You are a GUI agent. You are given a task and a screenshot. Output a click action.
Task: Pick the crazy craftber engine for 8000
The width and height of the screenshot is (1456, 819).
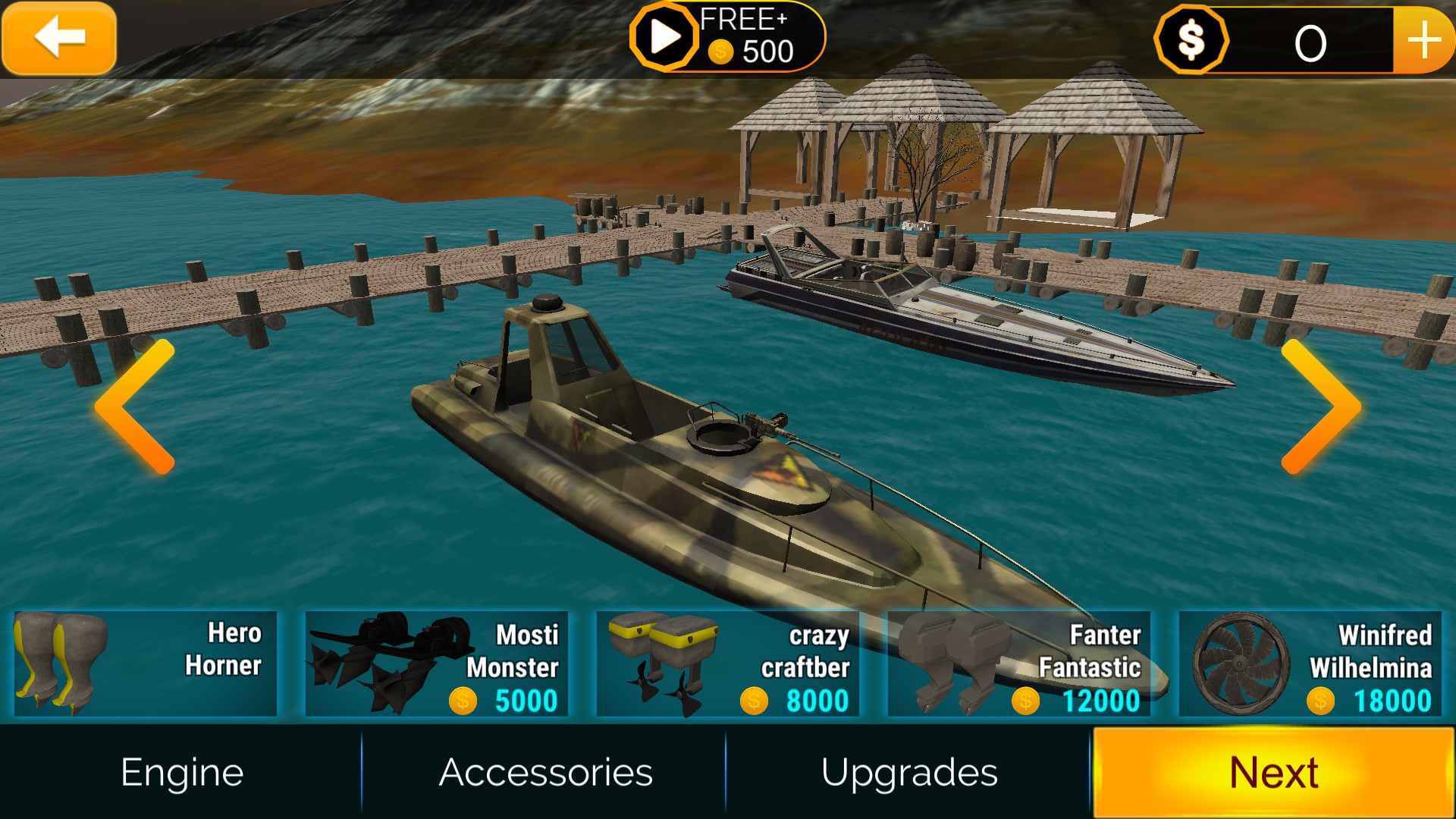[728, 664]
